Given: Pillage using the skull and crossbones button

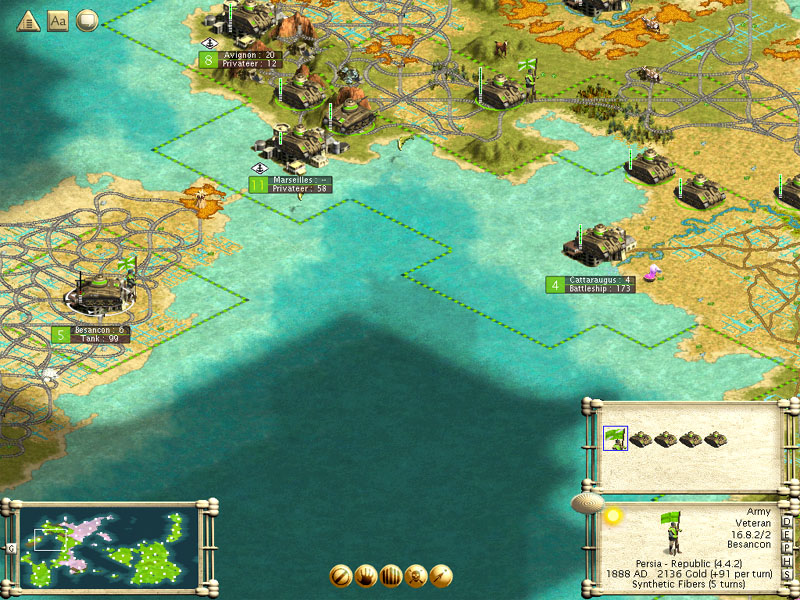Looking at the screenshot, I should 416,577.
